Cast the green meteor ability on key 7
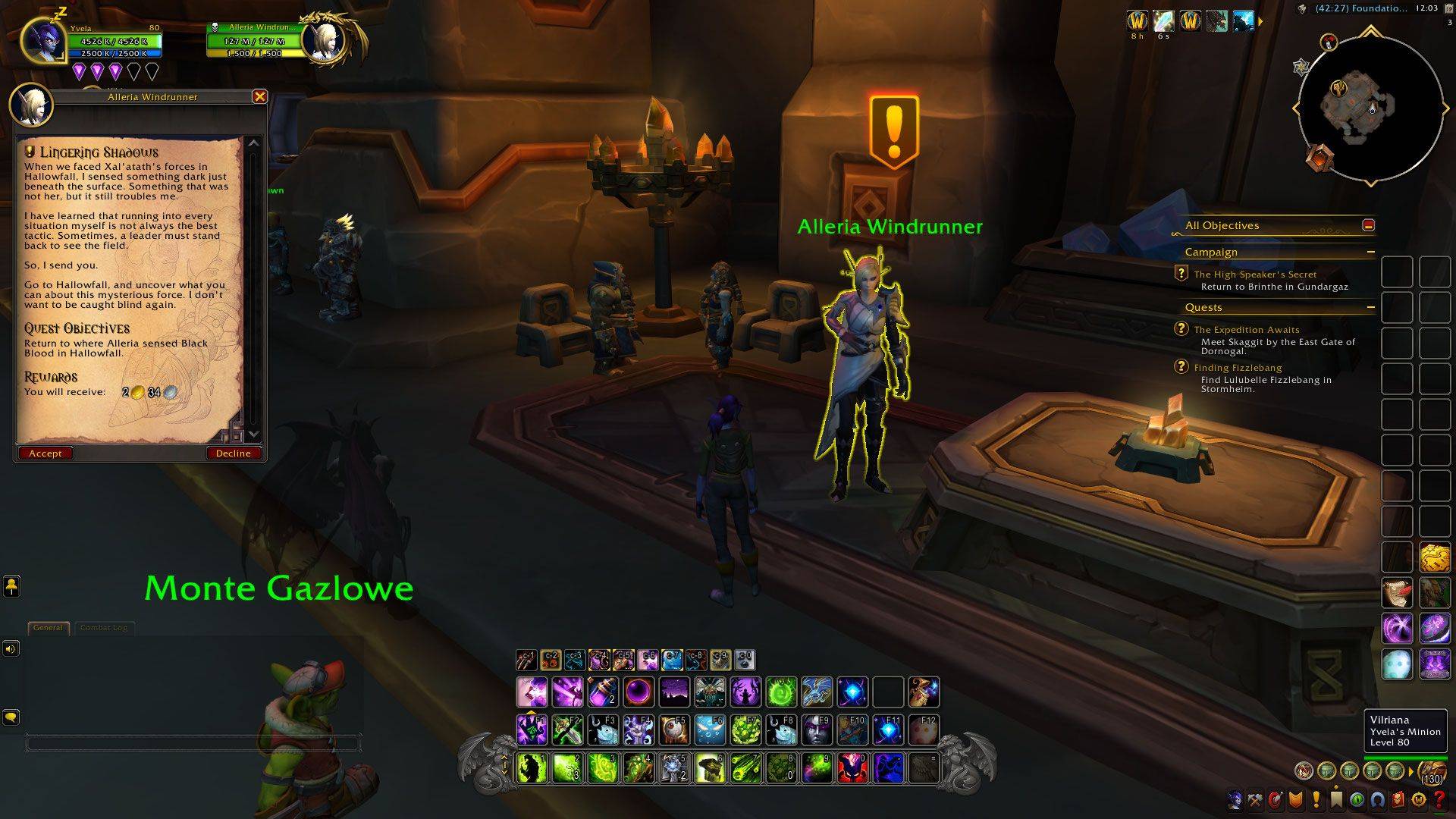1456x819 pixels. point(745,768)
